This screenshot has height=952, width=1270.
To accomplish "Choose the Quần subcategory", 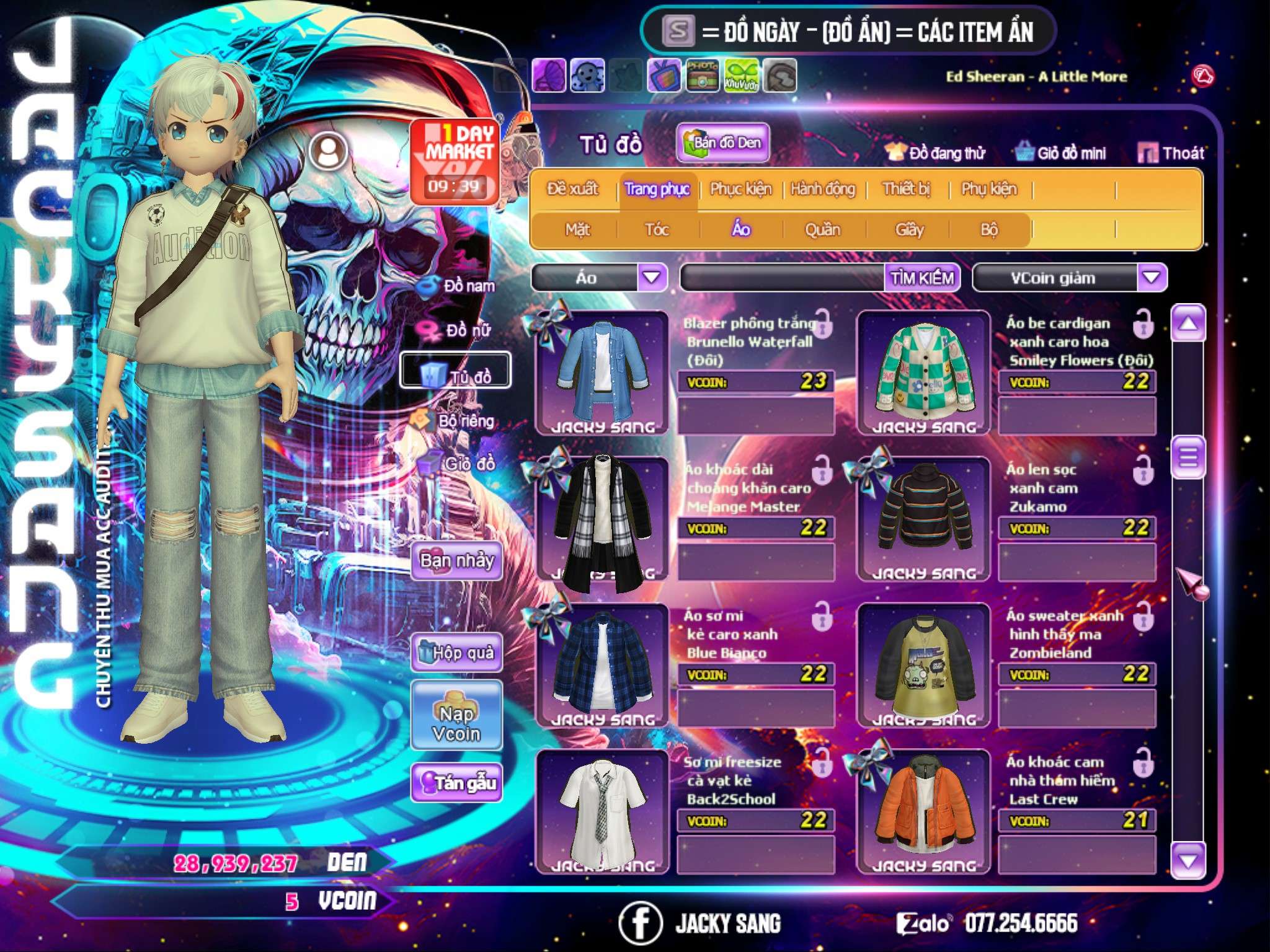I will tap(822, 230).
